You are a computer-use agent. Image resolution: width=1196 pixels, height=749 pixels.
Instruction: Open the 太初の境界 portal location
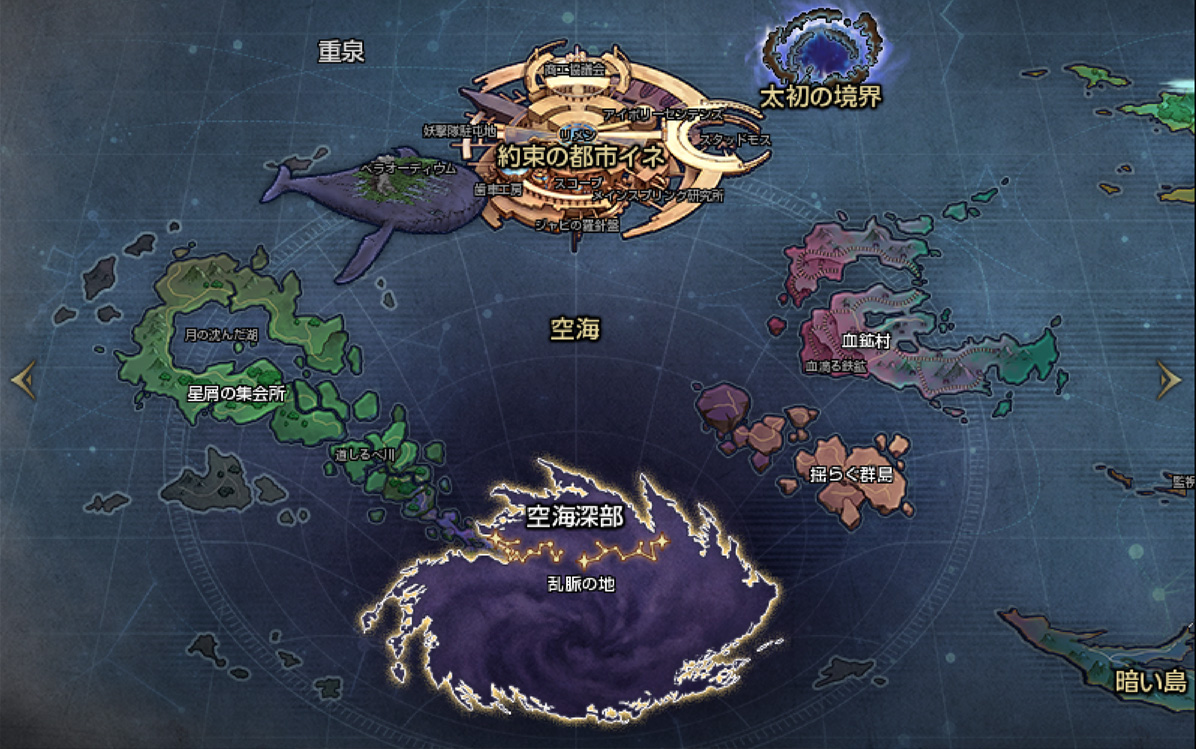tap(821, 97)
